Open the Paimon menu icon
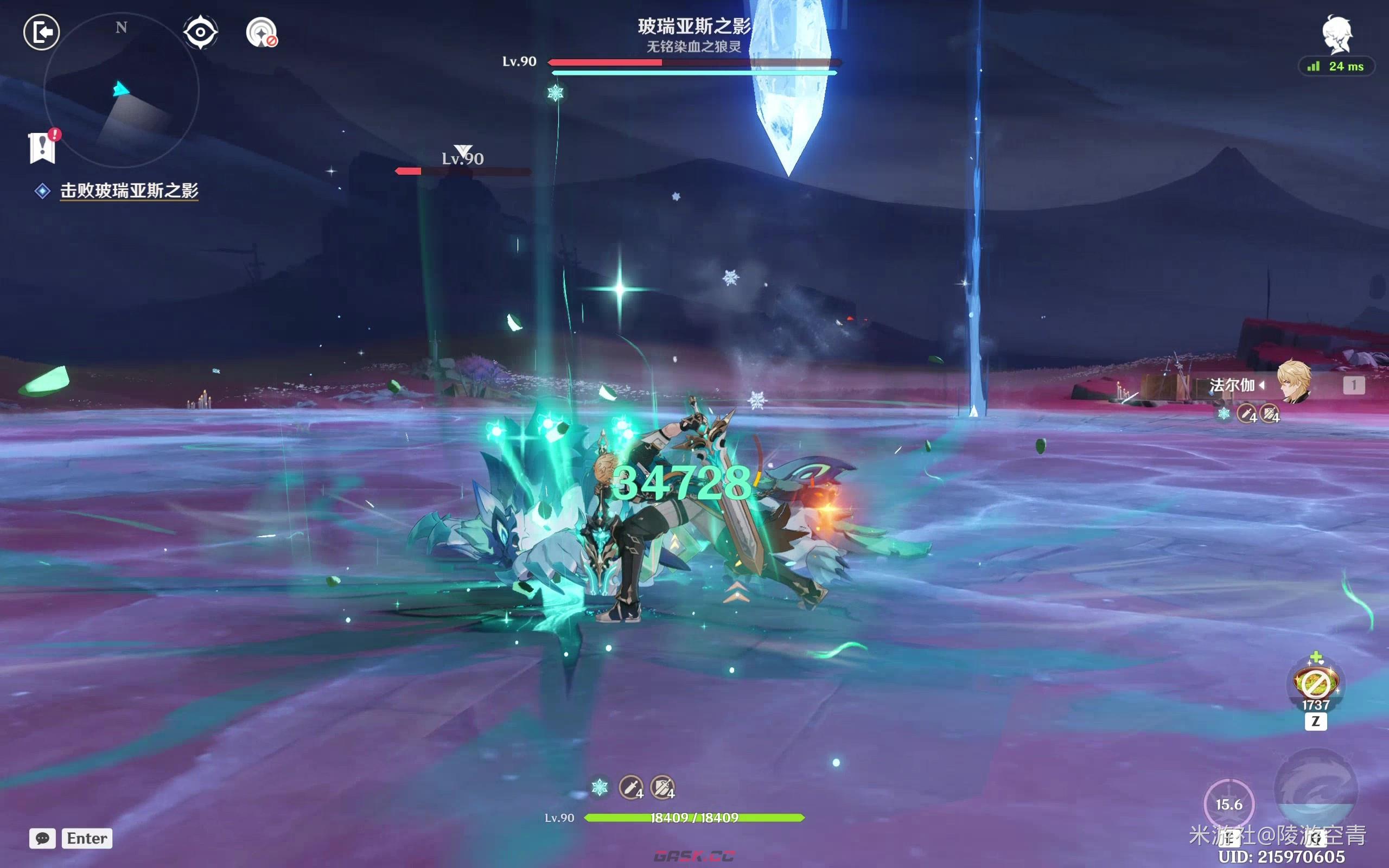The width and height of the screenshot is (1389, 868). (x=1338, y=34)
